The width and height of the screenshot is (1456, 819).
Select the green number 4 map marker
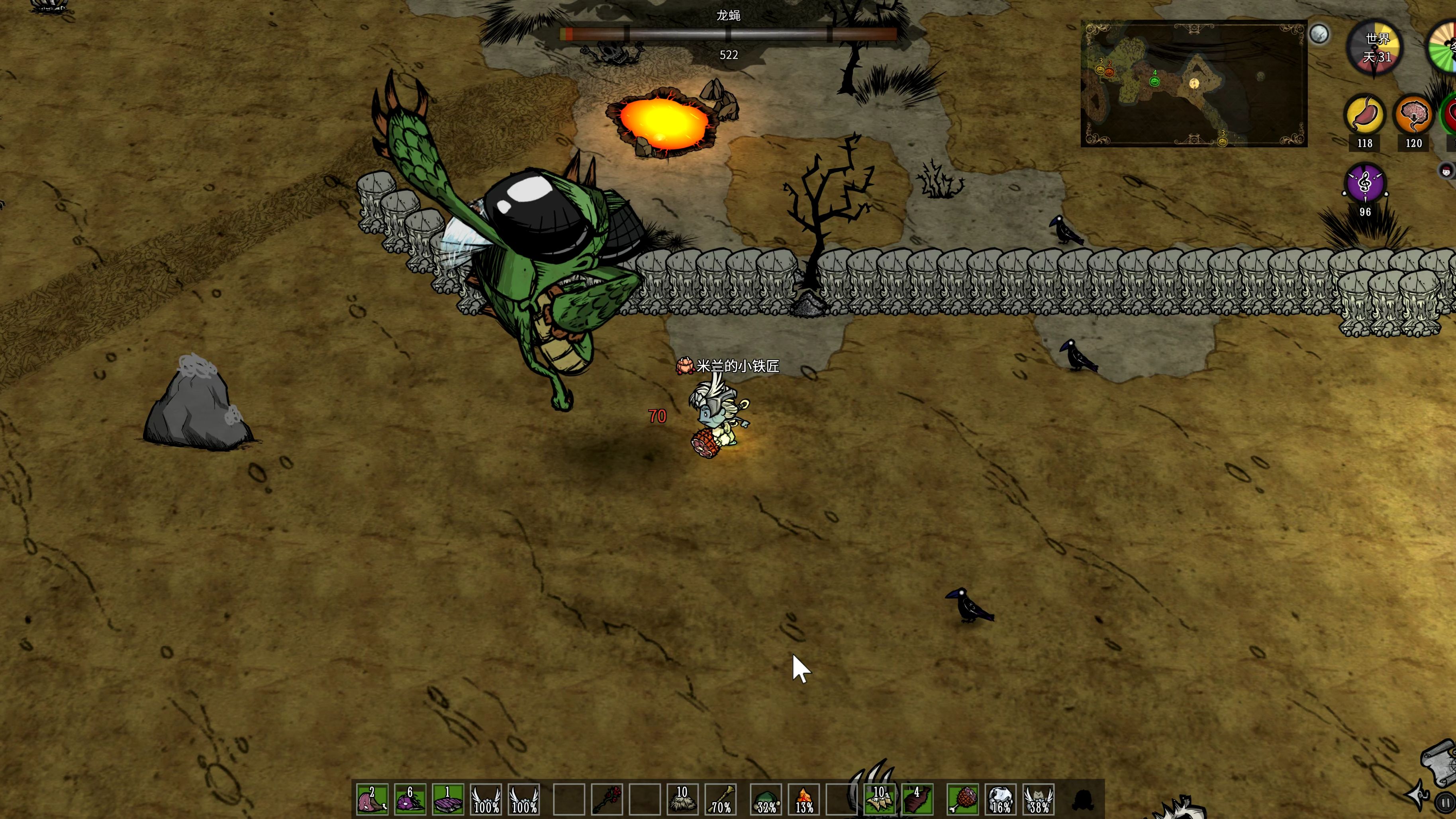[1155, 80]
